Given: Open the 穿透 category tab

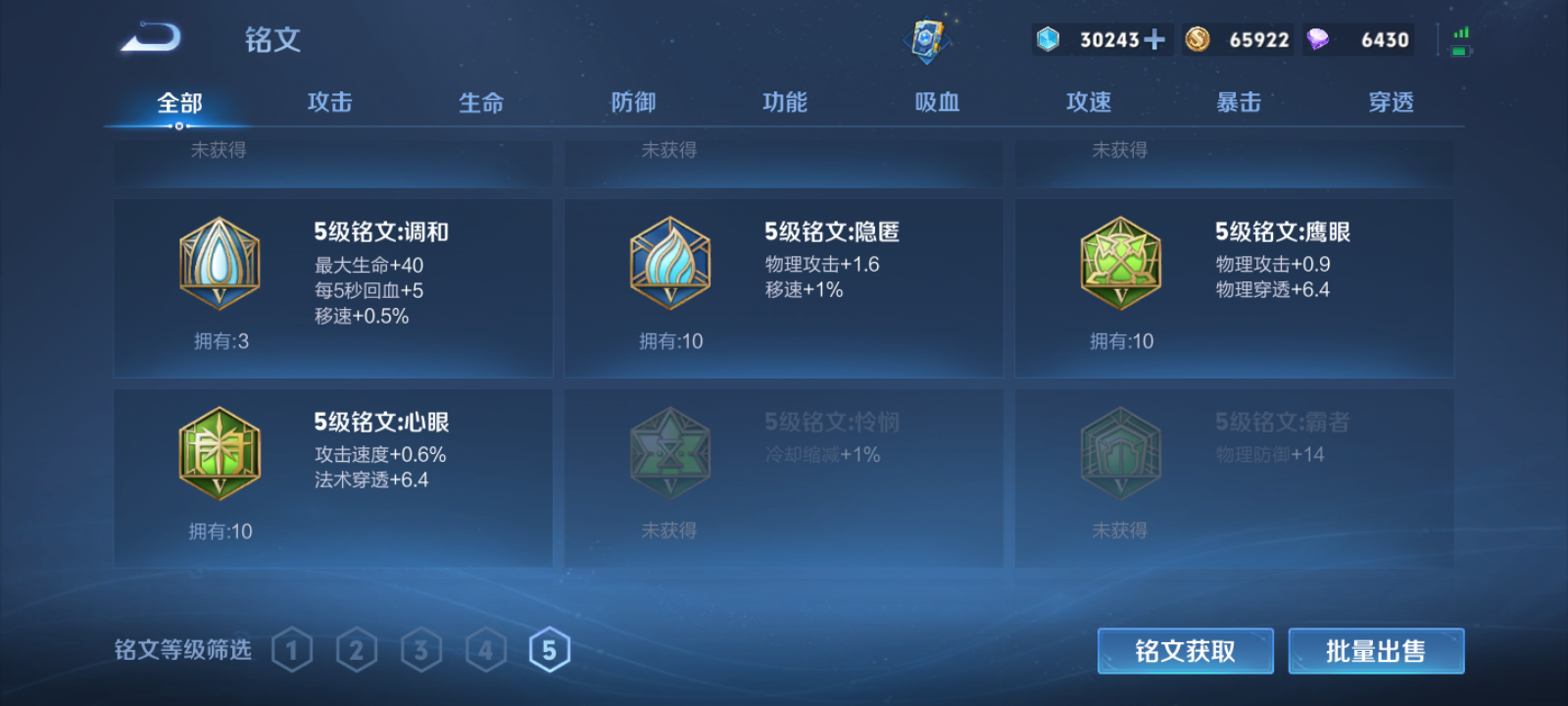Looking at the screenshot, I should click(x=1391, y=101).
